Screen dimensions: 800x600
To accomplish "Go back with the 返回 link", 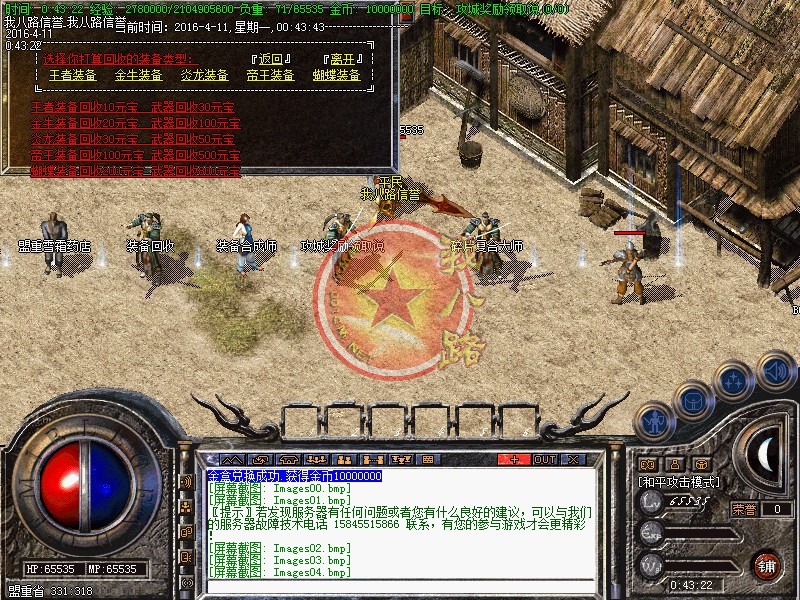I will (x=269, y=58).
